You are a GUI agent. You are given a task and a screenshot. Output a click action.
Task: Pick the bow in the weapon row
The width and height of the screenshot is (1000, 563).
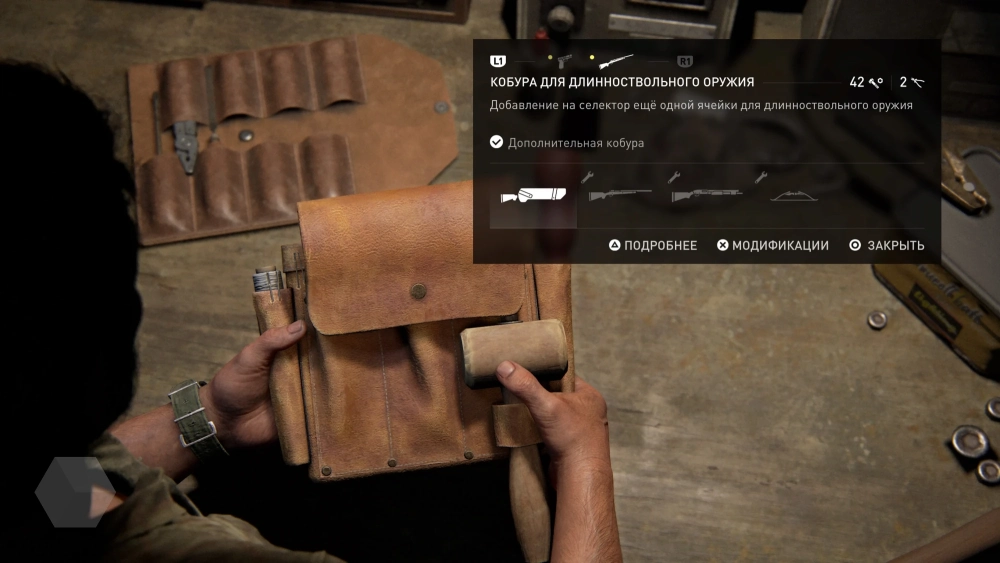pos(794,194)
